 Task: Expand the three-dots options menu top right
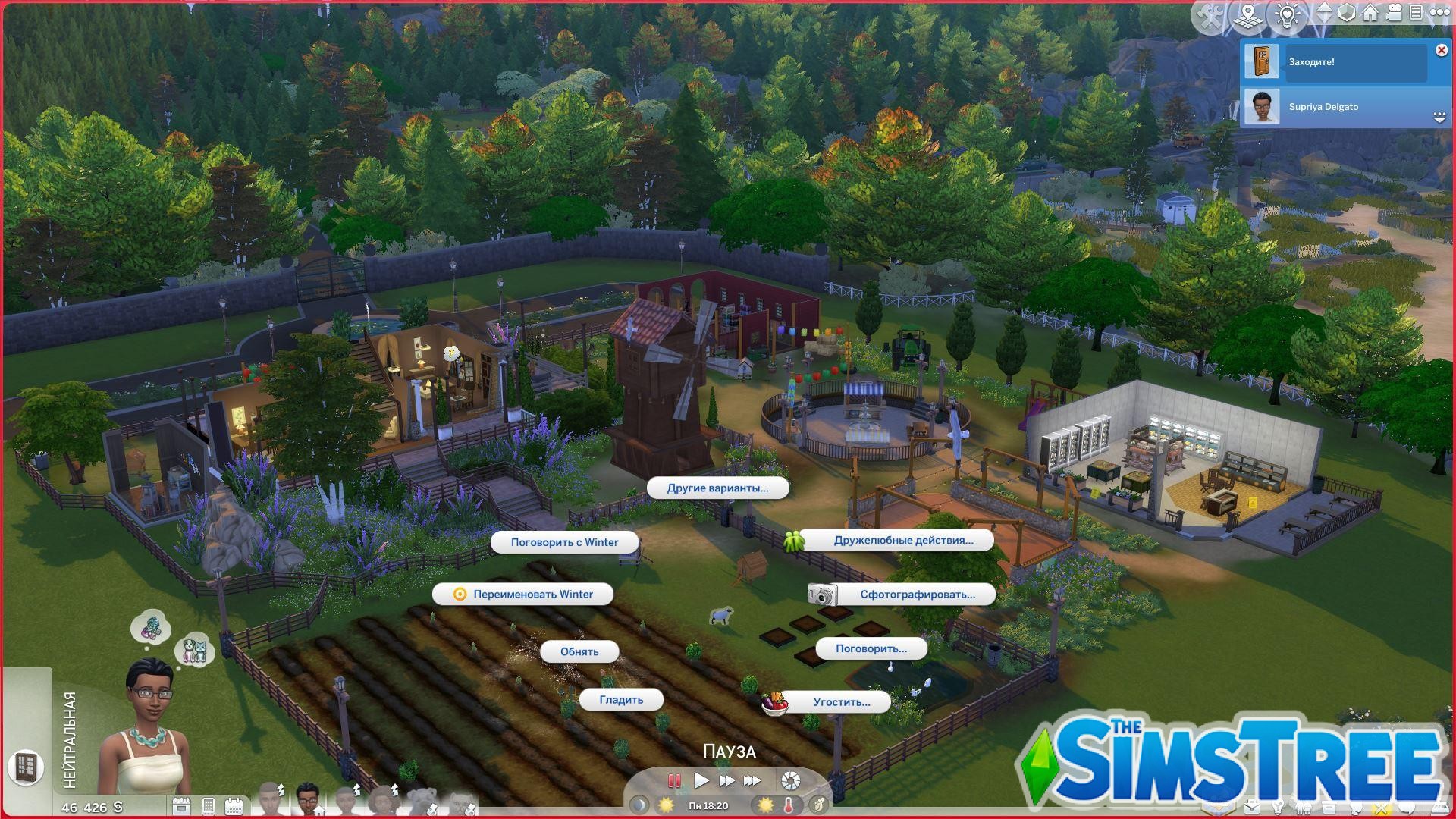pos(1440,14)
